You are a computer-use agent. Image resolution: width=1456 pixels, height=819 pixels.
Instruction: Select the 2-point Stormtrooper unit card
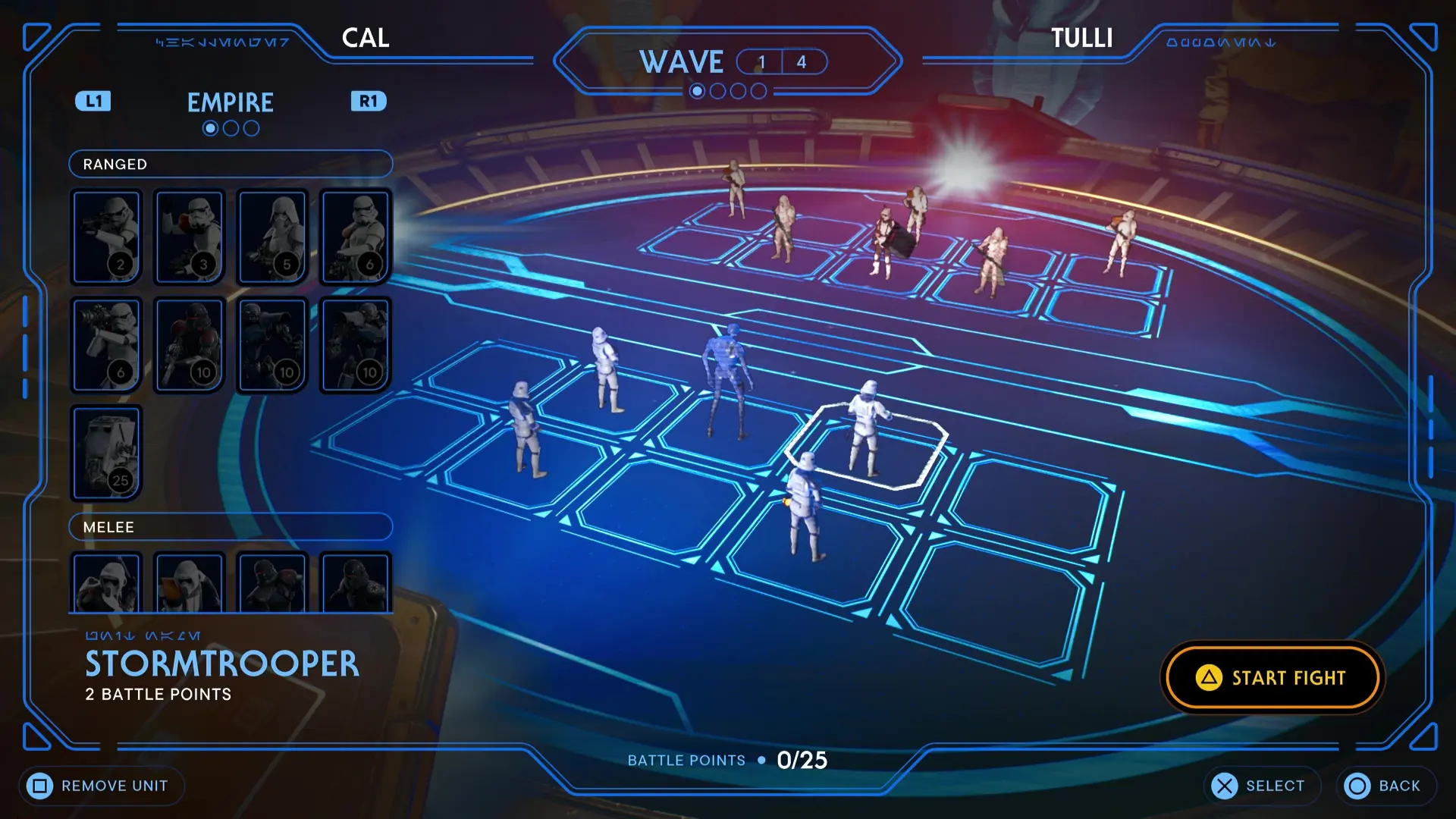tap(106, 237)
